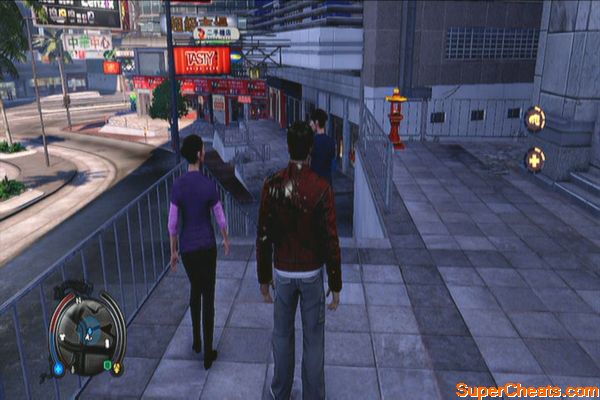Select the plus-sign health buff icon
Screen dimensions: 600x400
pos(535,160)
